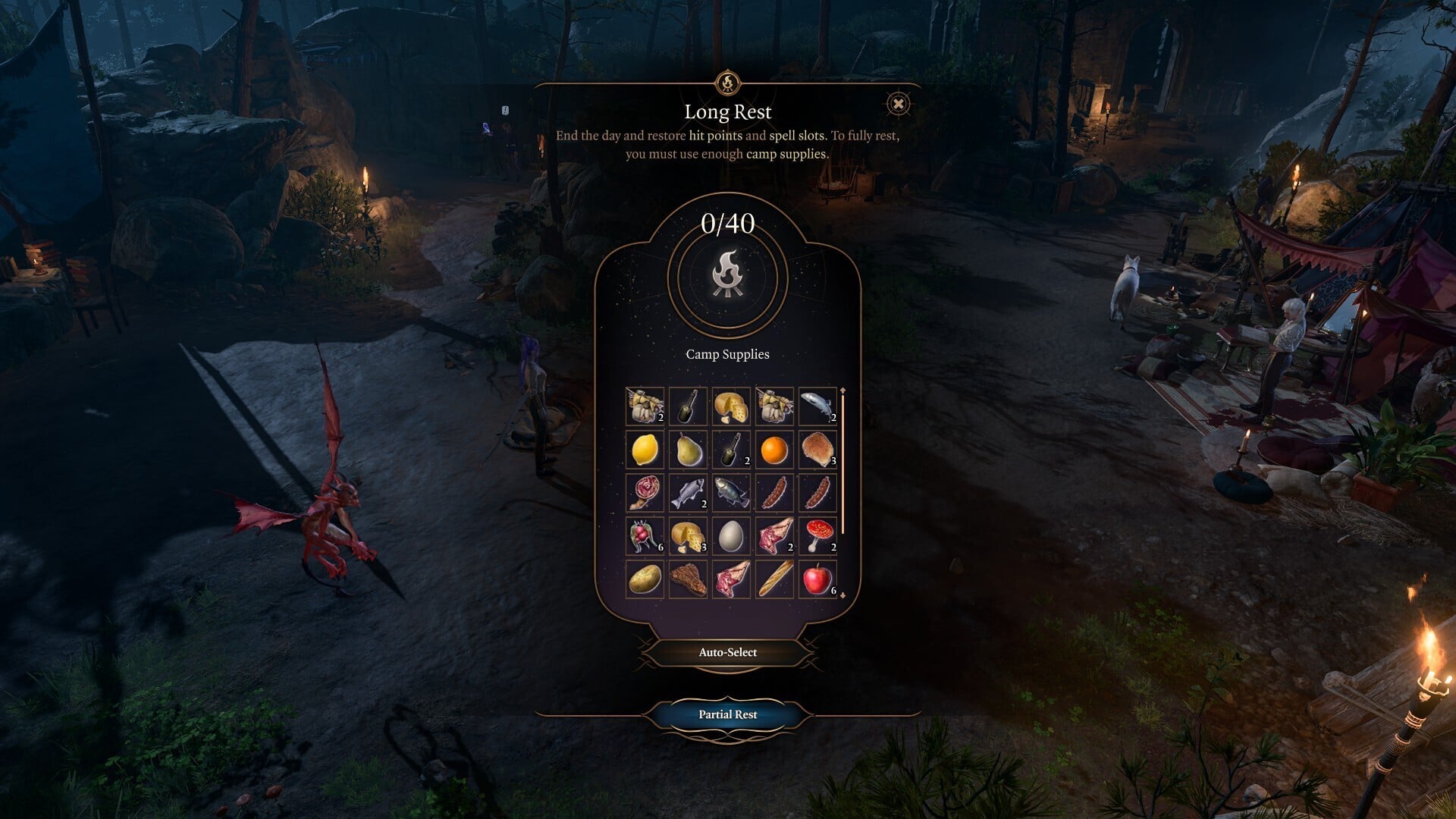Select the trout showing quantity two

click(689, 492)
